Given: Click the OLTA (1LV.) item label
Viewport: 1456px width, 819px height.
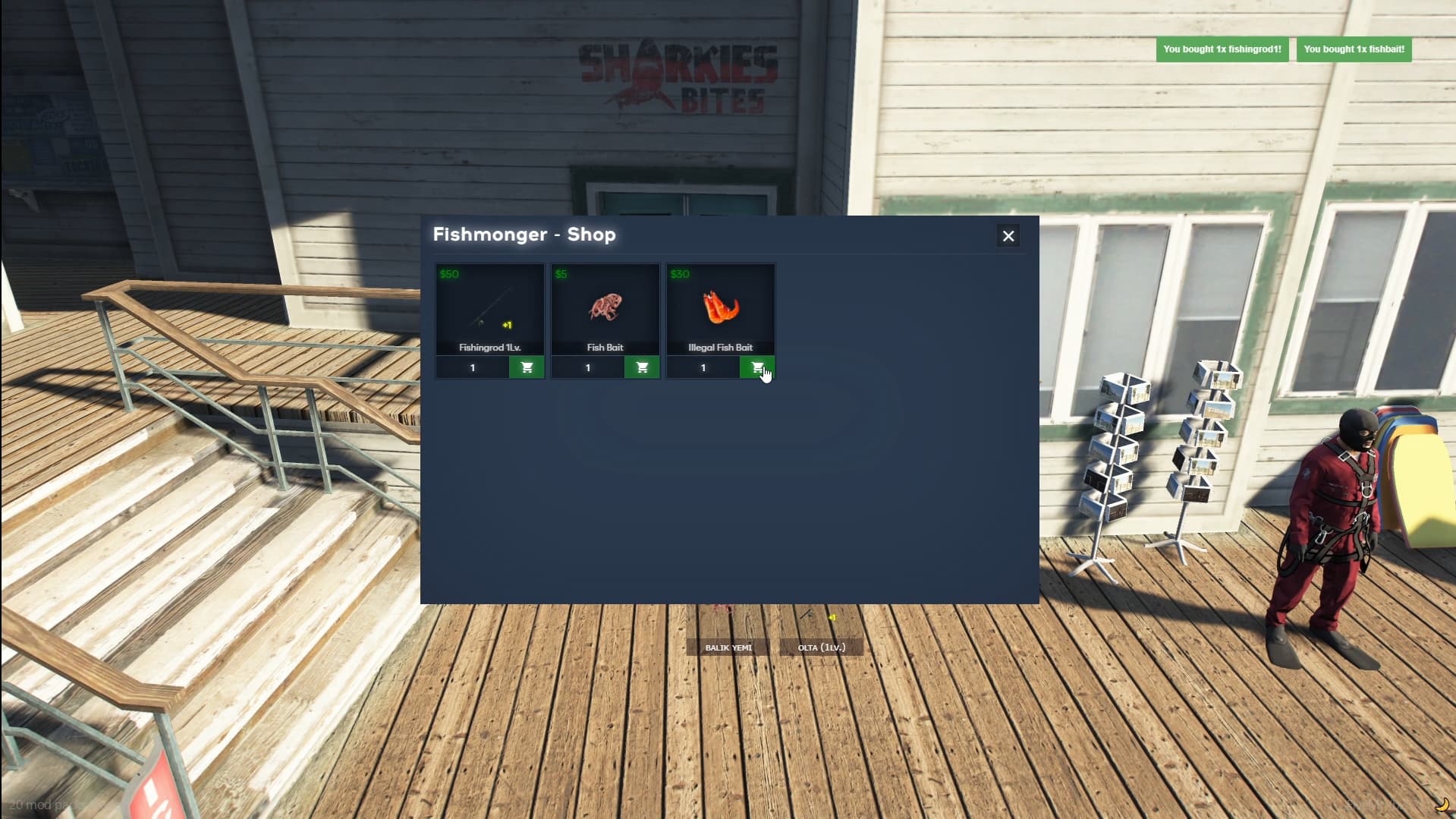Looking at the screenshot, I should click(x=820, y=647).
